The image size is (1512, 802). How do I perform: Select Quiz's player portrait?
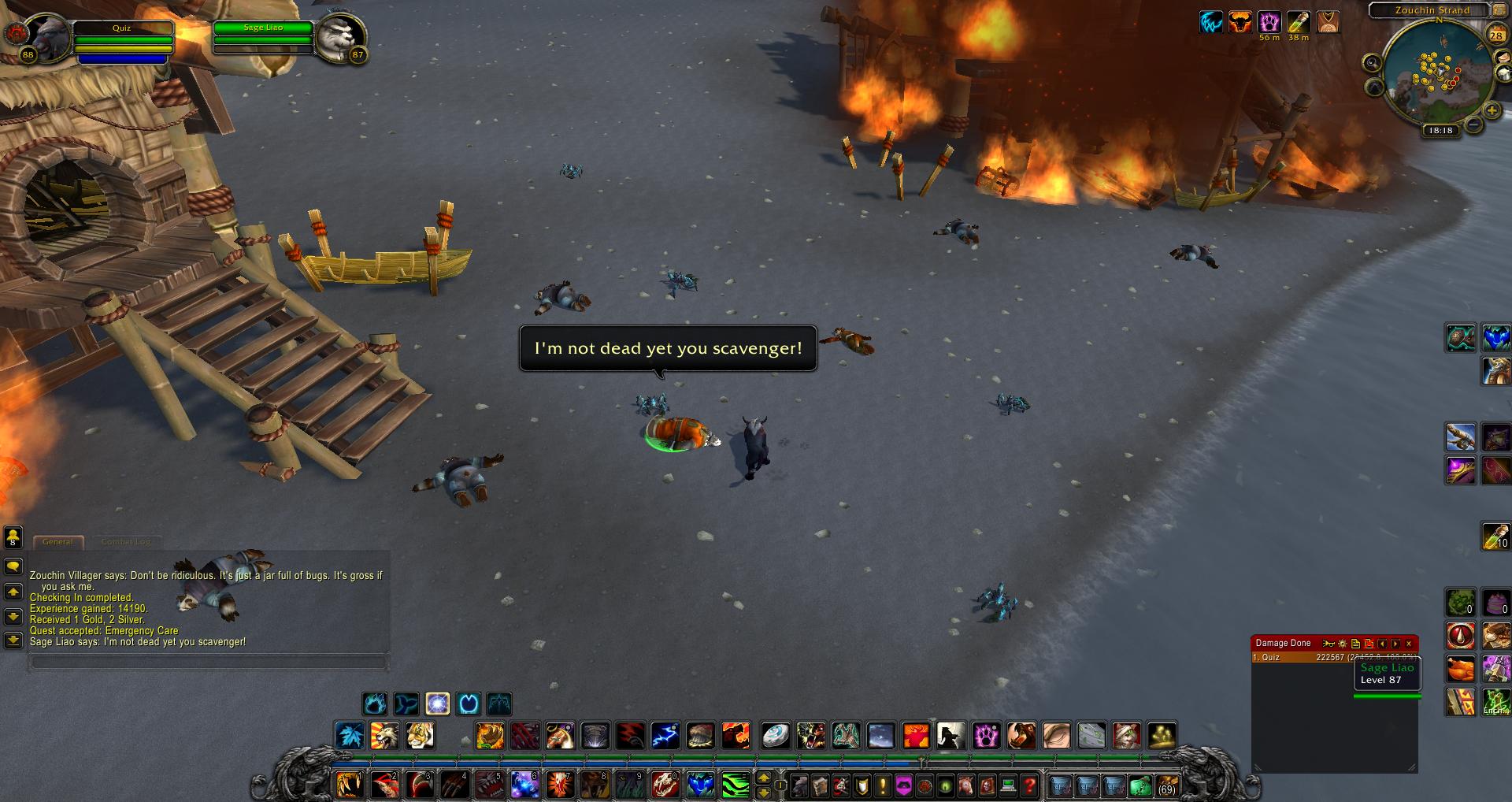[x=46, y=35]
